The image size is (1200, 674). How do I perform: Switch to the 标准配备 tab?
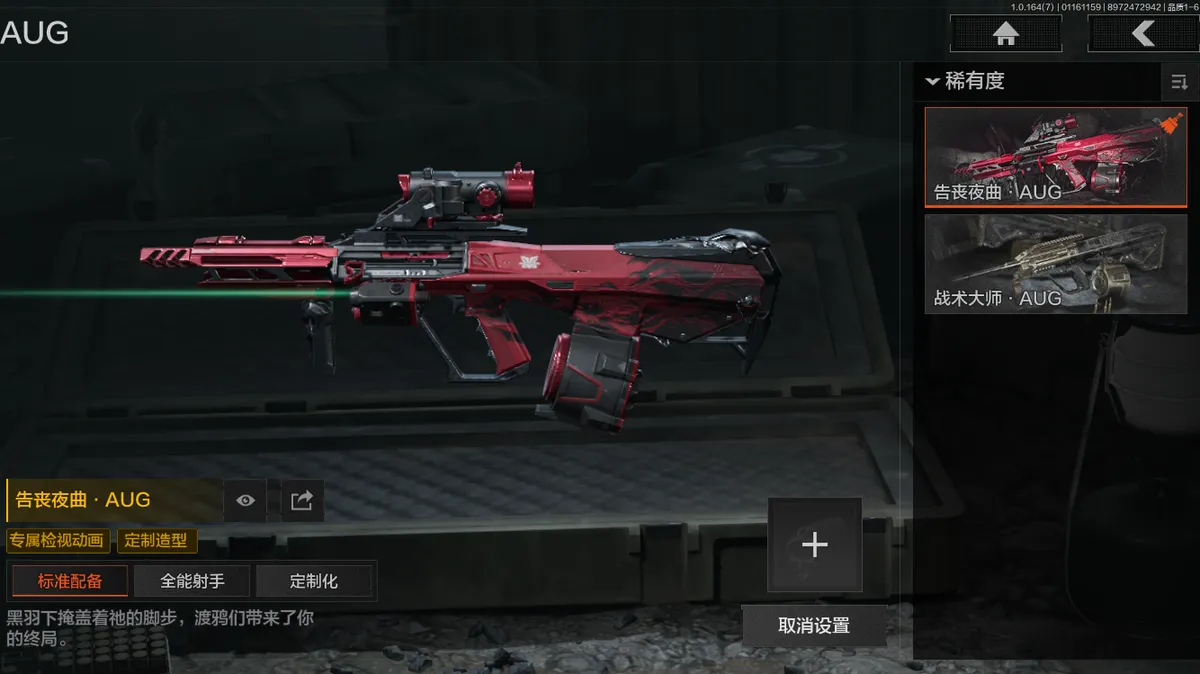(70, 581)
